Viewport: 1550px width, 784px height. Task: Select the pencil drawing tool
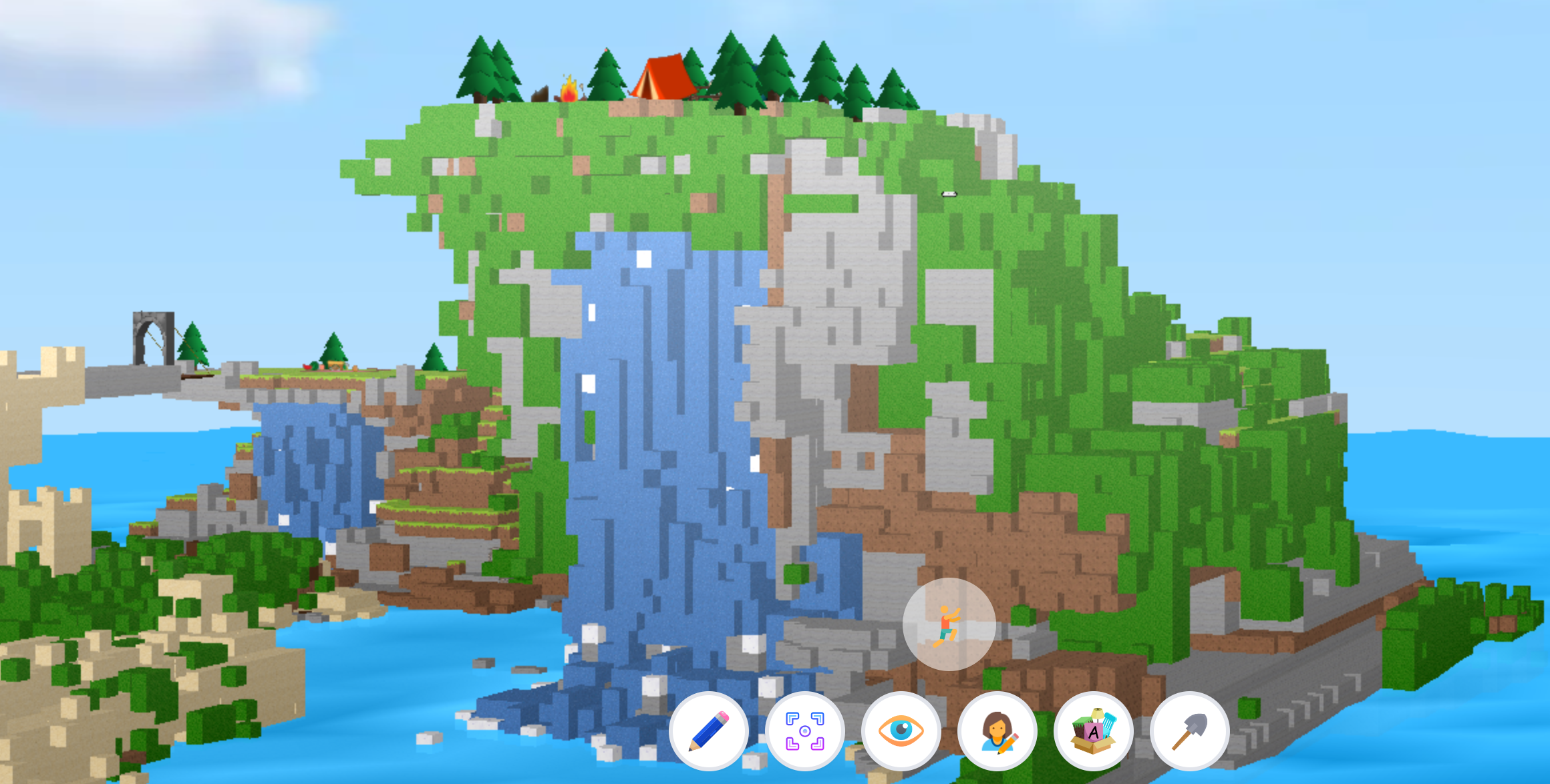pyautogui.click(x=710, y=731)
